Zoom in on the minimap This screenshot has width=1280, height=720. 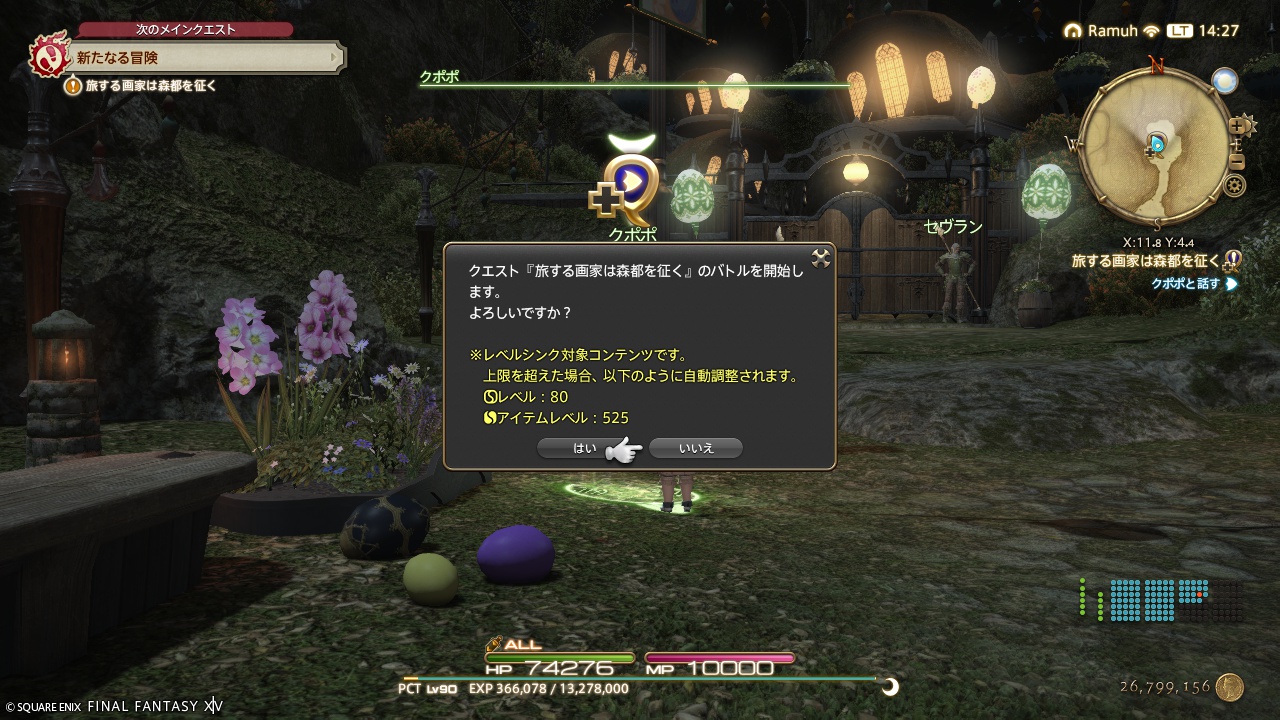1236,126
